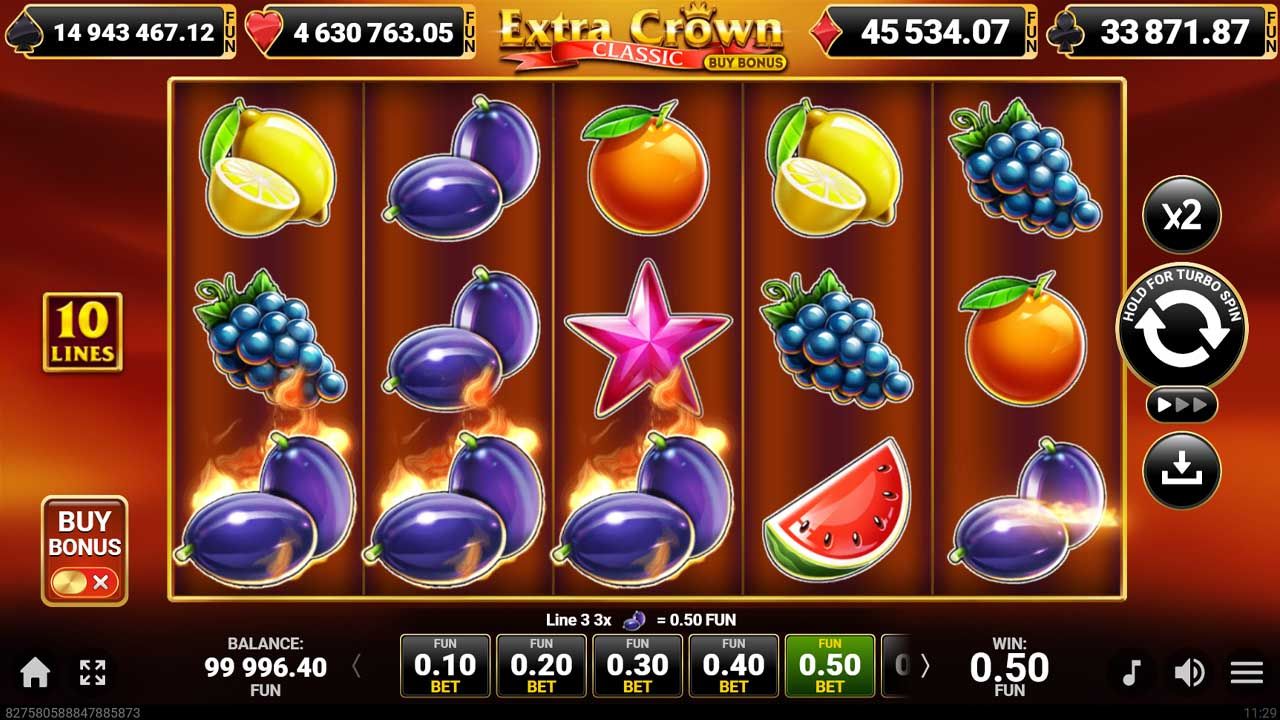Open the hamburger game menu
The height and width of the screenshot is (720, 1280).
(1246, 674)
